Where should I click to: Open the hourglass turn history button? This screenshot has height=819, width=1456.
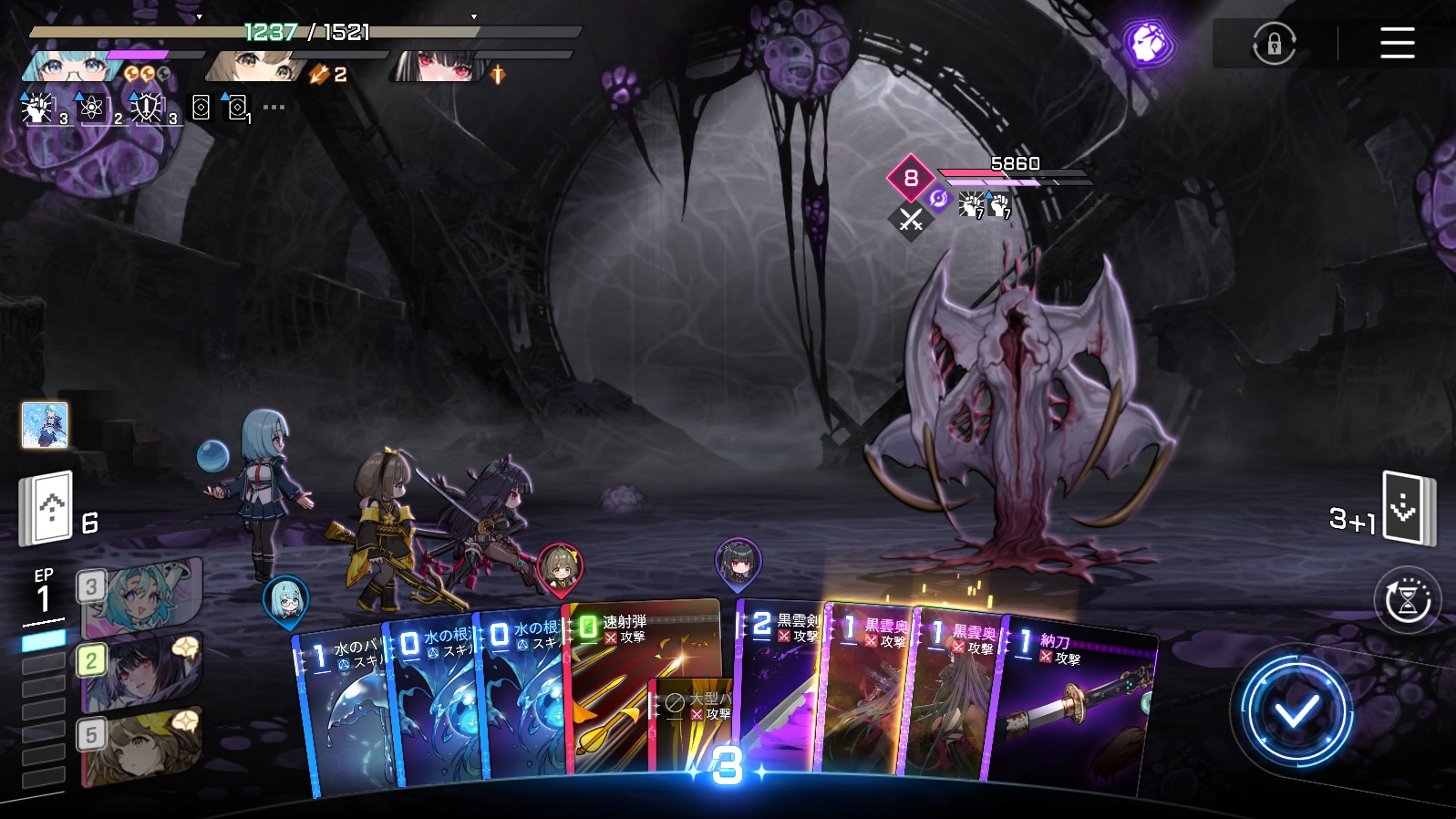click(1408, 600)
